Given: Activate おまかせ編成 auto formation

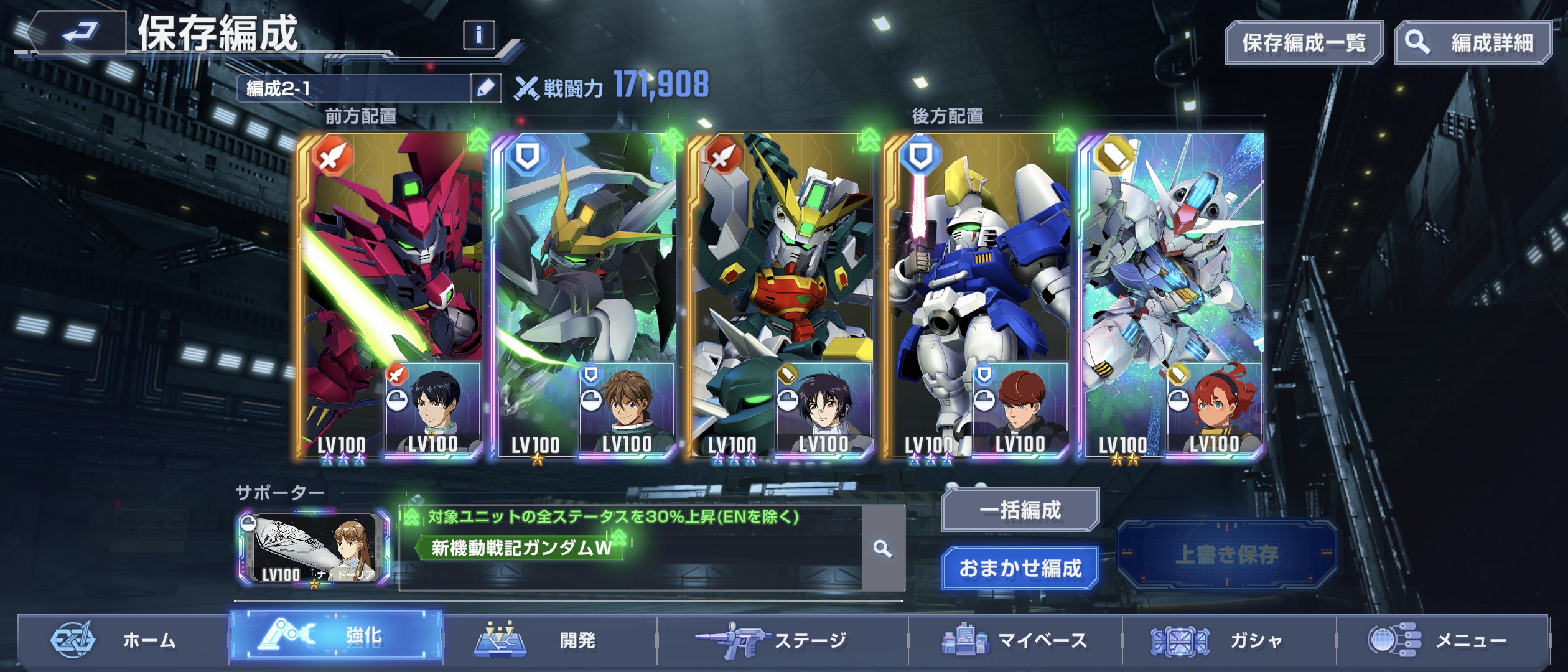Looking at the screenshot, I should tap(1020, 568).
